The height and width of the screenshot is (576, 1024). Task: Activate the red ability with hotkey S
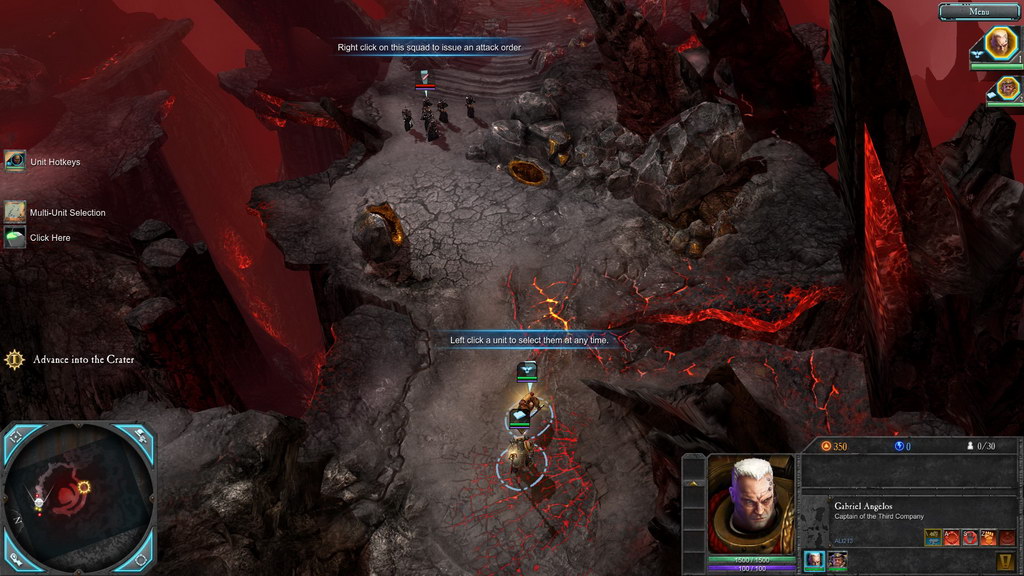click(x=969, y=538)
